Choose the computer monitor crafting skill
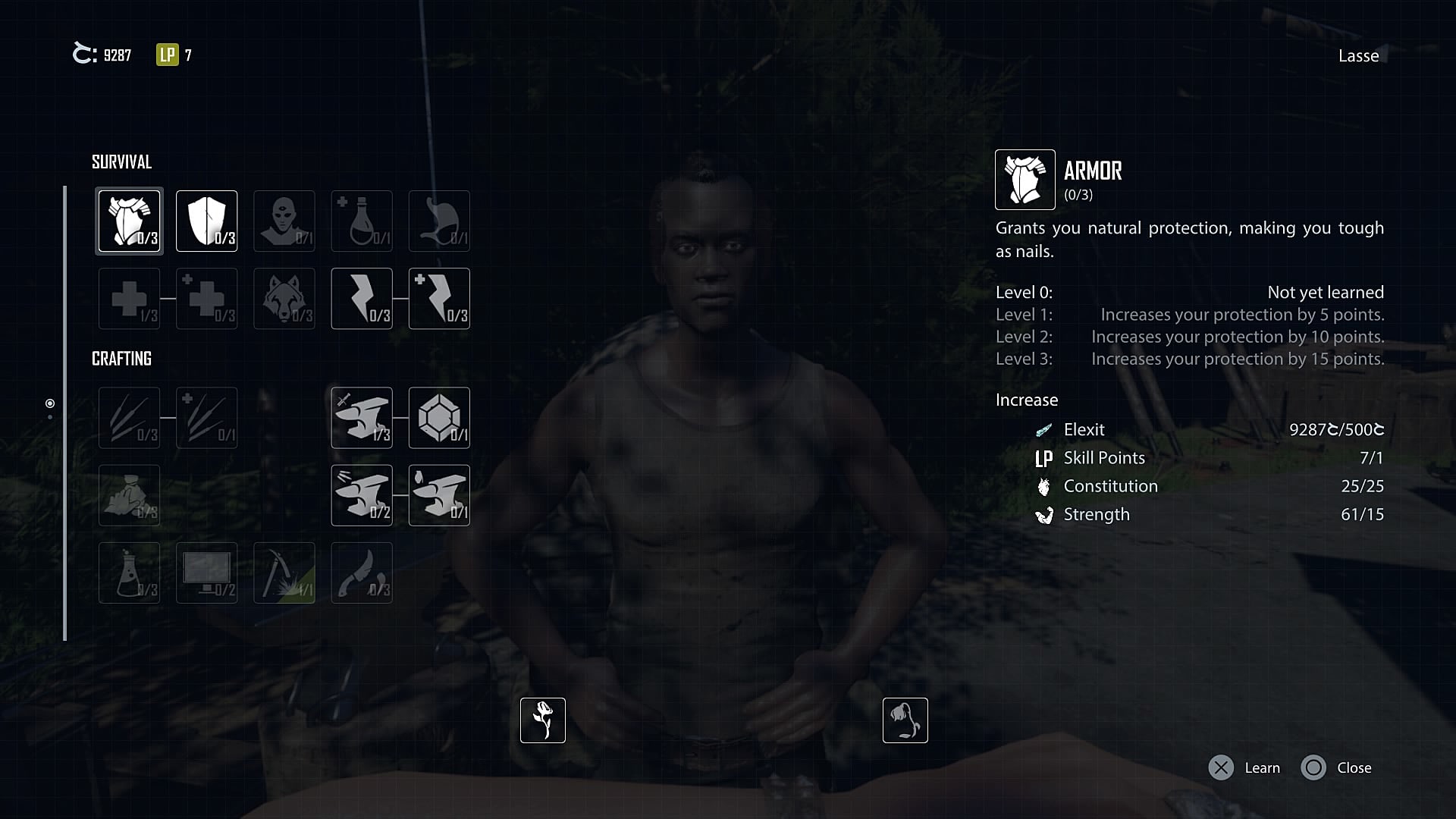Image resolution: width=1456 pixels, height=819 pixels. coord(206,573)
